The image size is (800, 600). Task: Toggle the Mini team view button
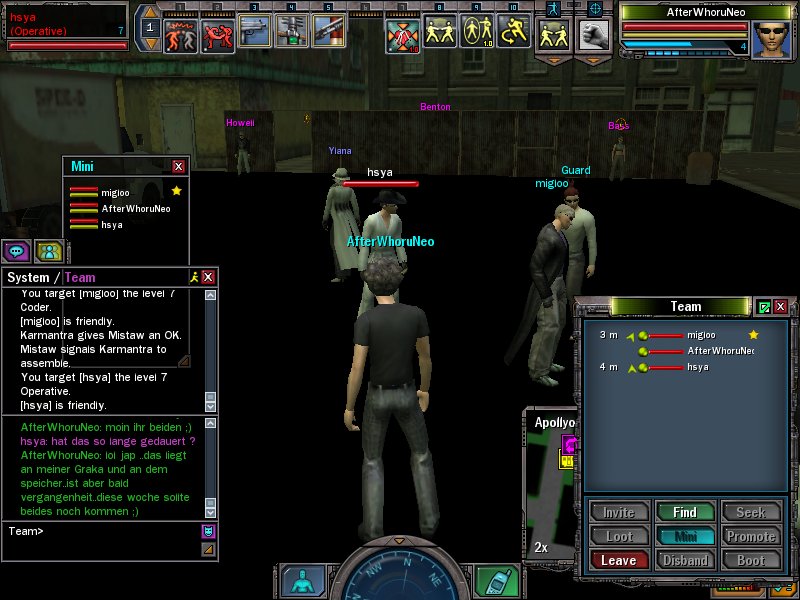(x=685, y=536)
